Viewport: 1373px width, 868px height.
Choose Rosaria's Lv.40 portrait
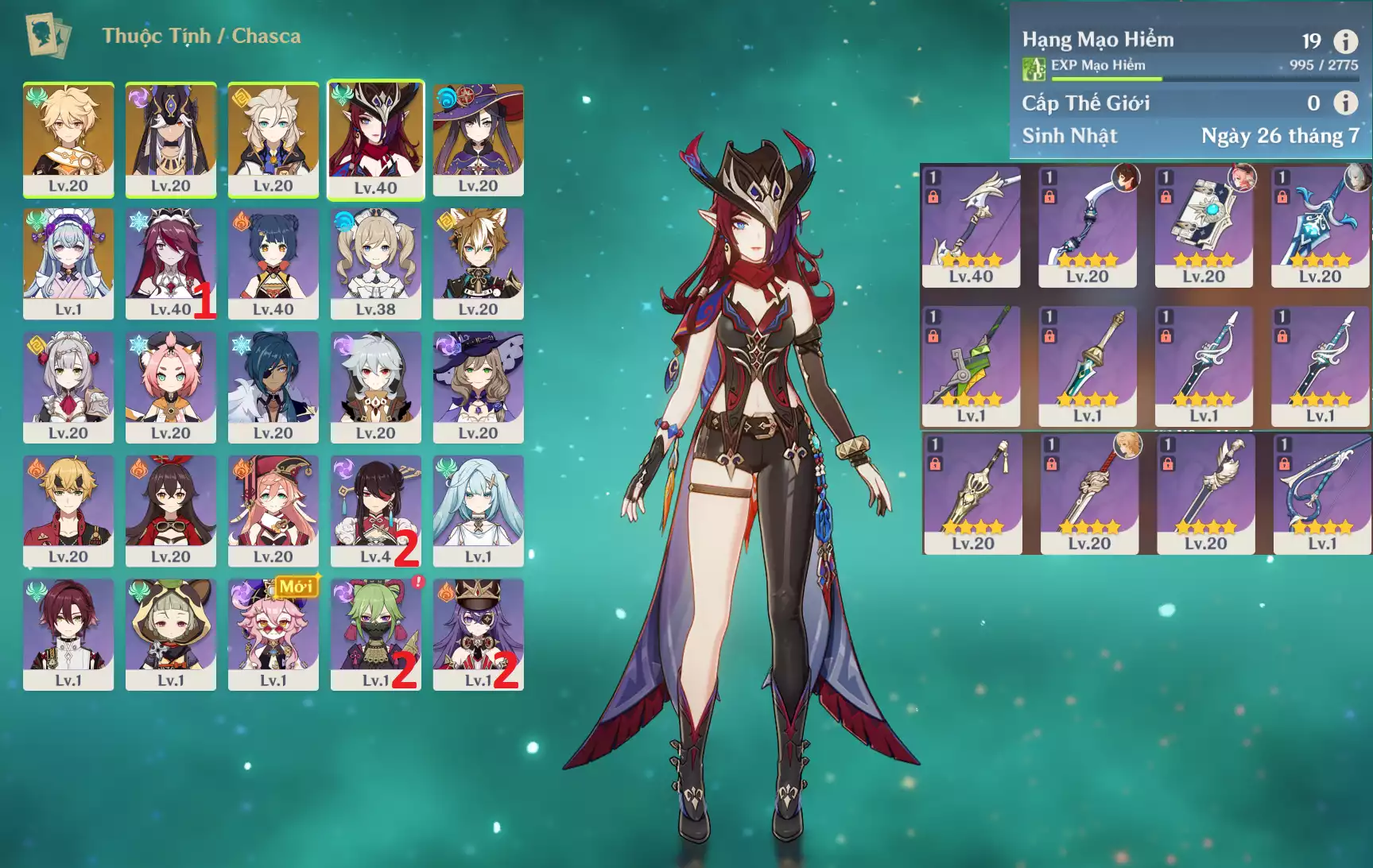pyautogui.click(x=171, y=262)
